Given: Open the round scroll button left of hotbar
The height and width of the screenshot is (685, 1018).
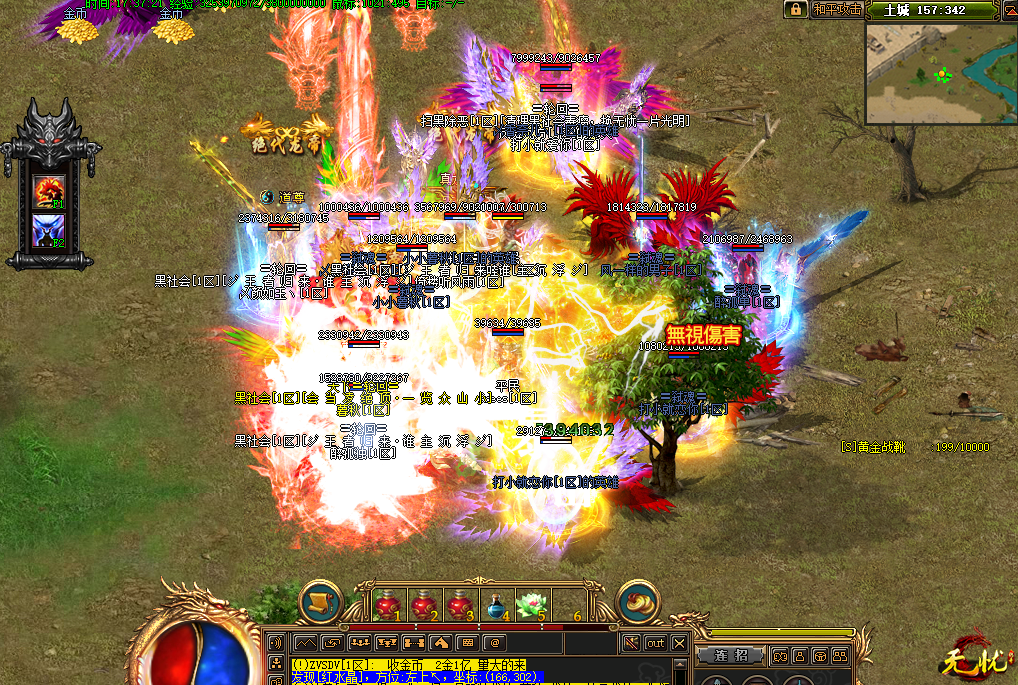Looking at the screenshot, I should point(322,603).
